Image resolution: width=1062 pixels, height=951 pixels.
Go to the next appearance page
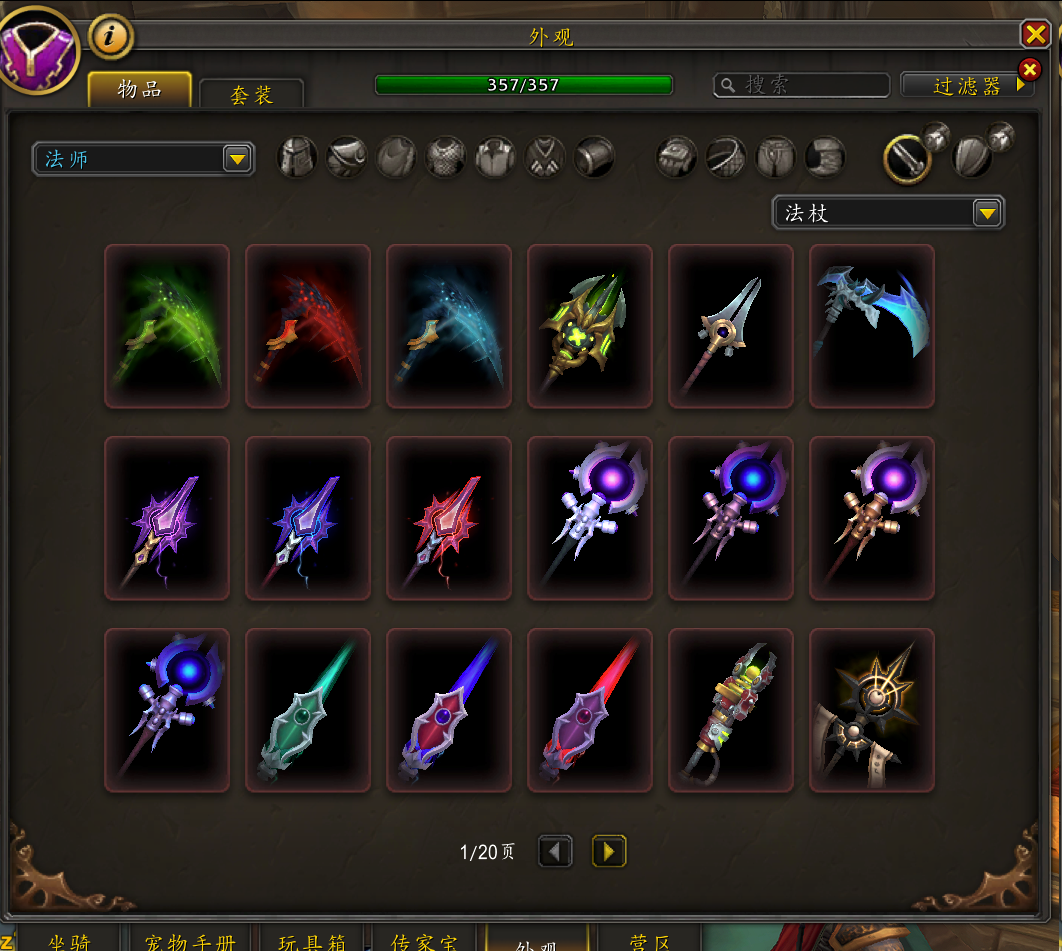coord(609,851)
